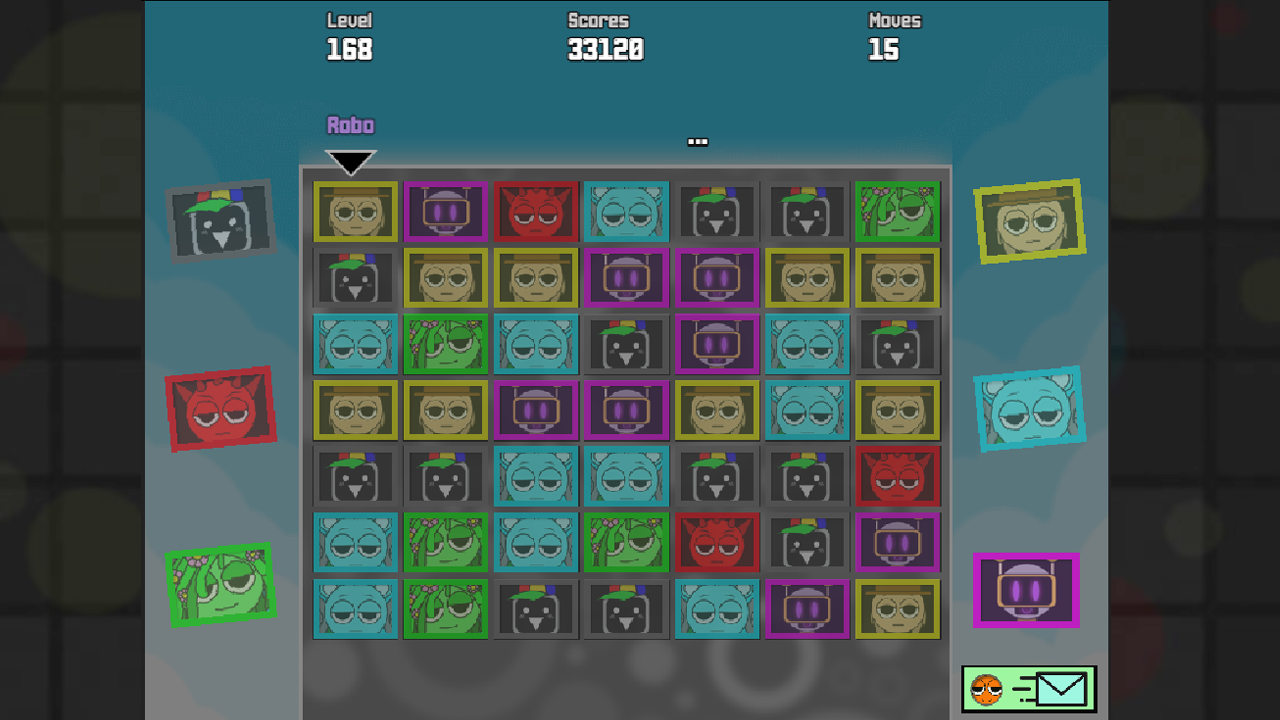Viewport: 1280px width, 720px height.
Task: Click the black triangle marker under Robo
Action: click(x=351, y=160)
